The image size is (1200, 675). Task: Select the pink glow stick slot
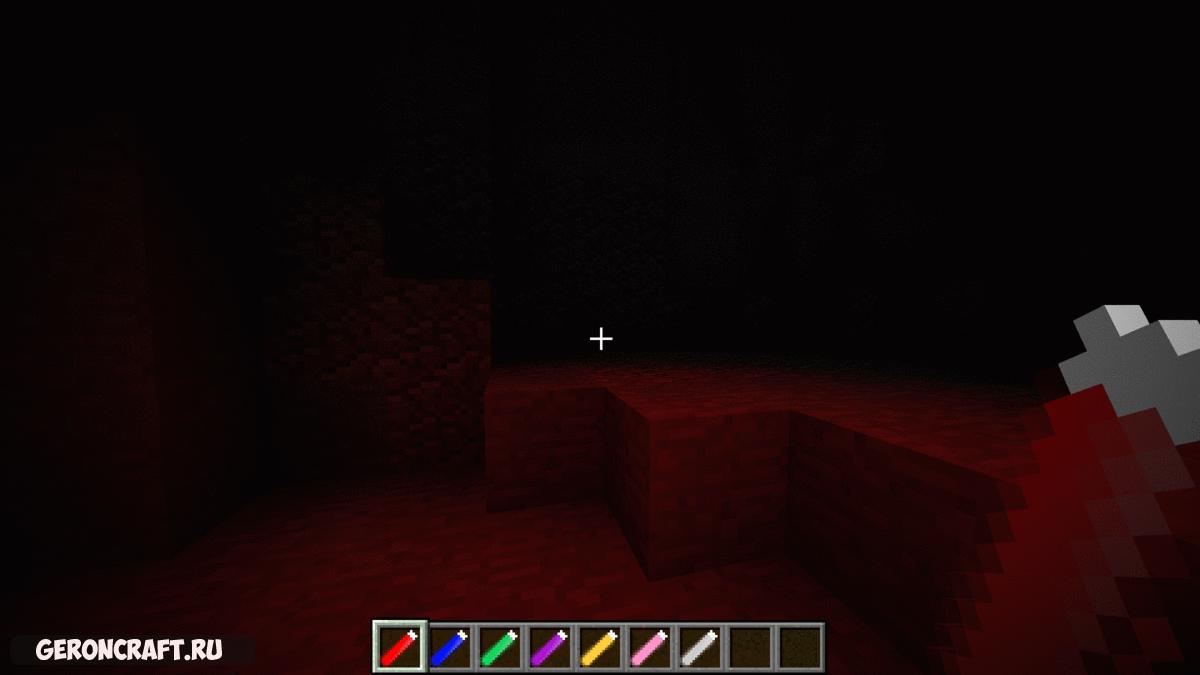[x=650, y=647]
